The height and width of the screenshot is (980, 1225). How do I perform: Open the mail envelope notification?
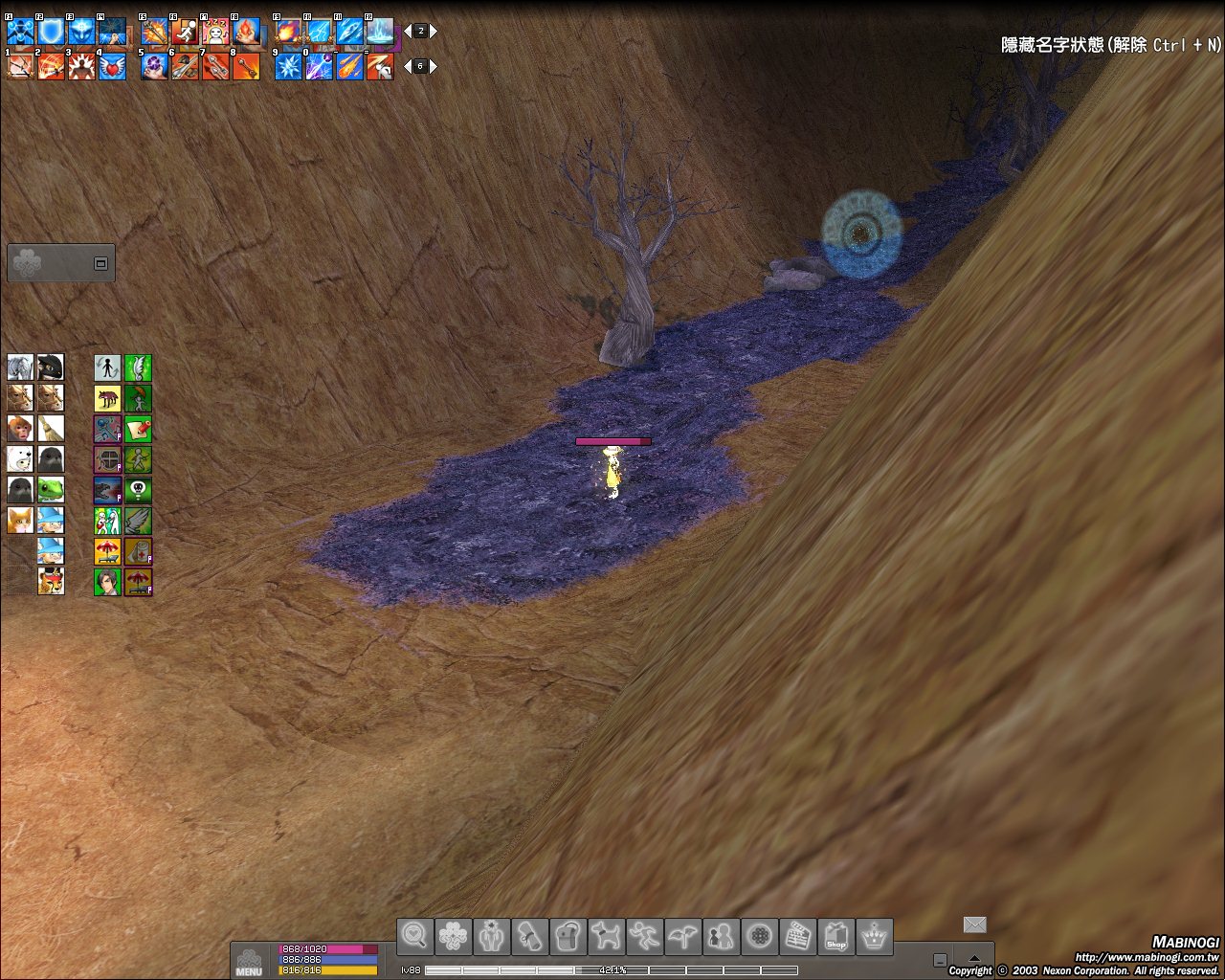point(974,924)
